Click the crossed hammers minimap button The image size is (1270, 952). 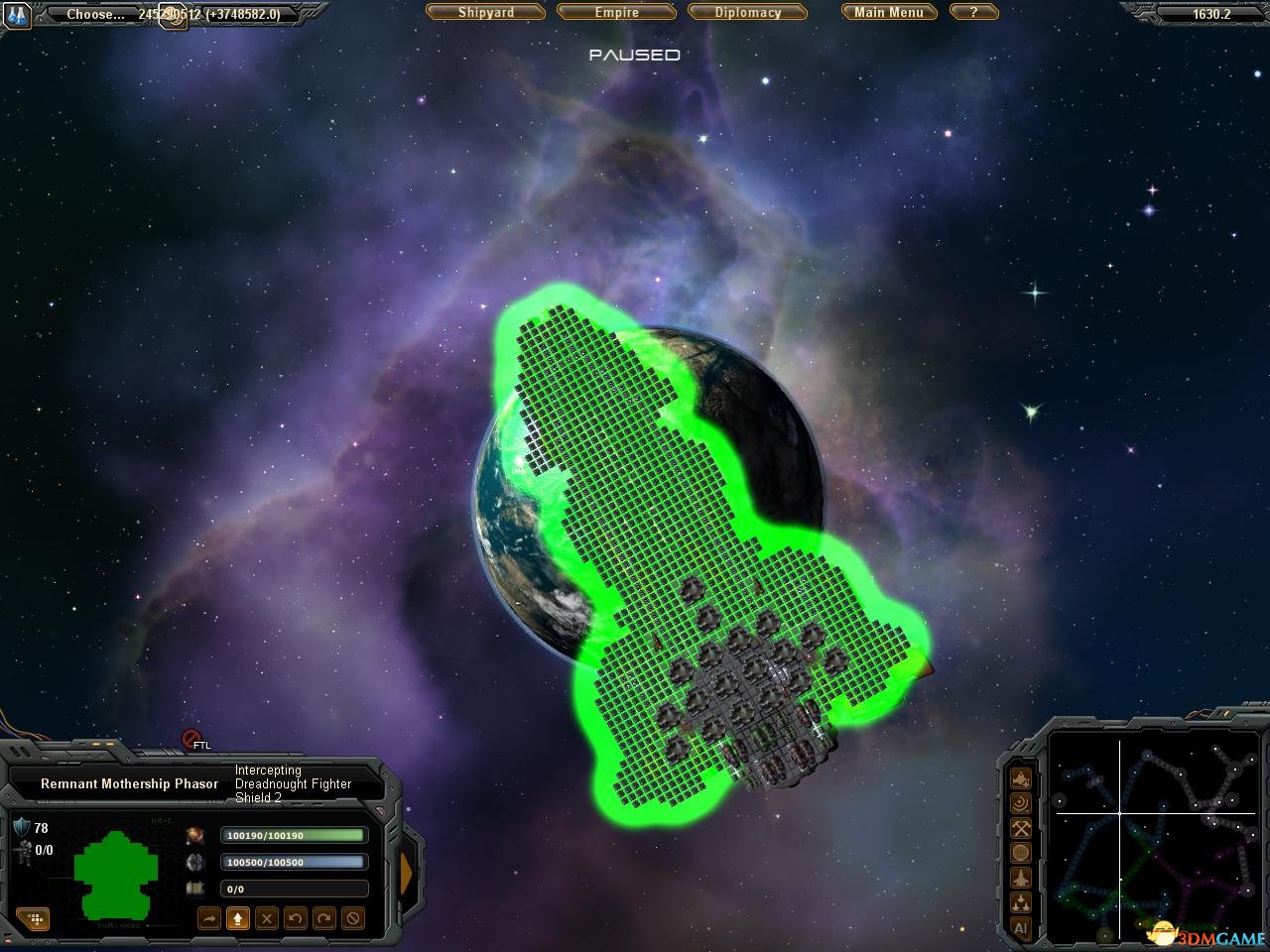1020,828
